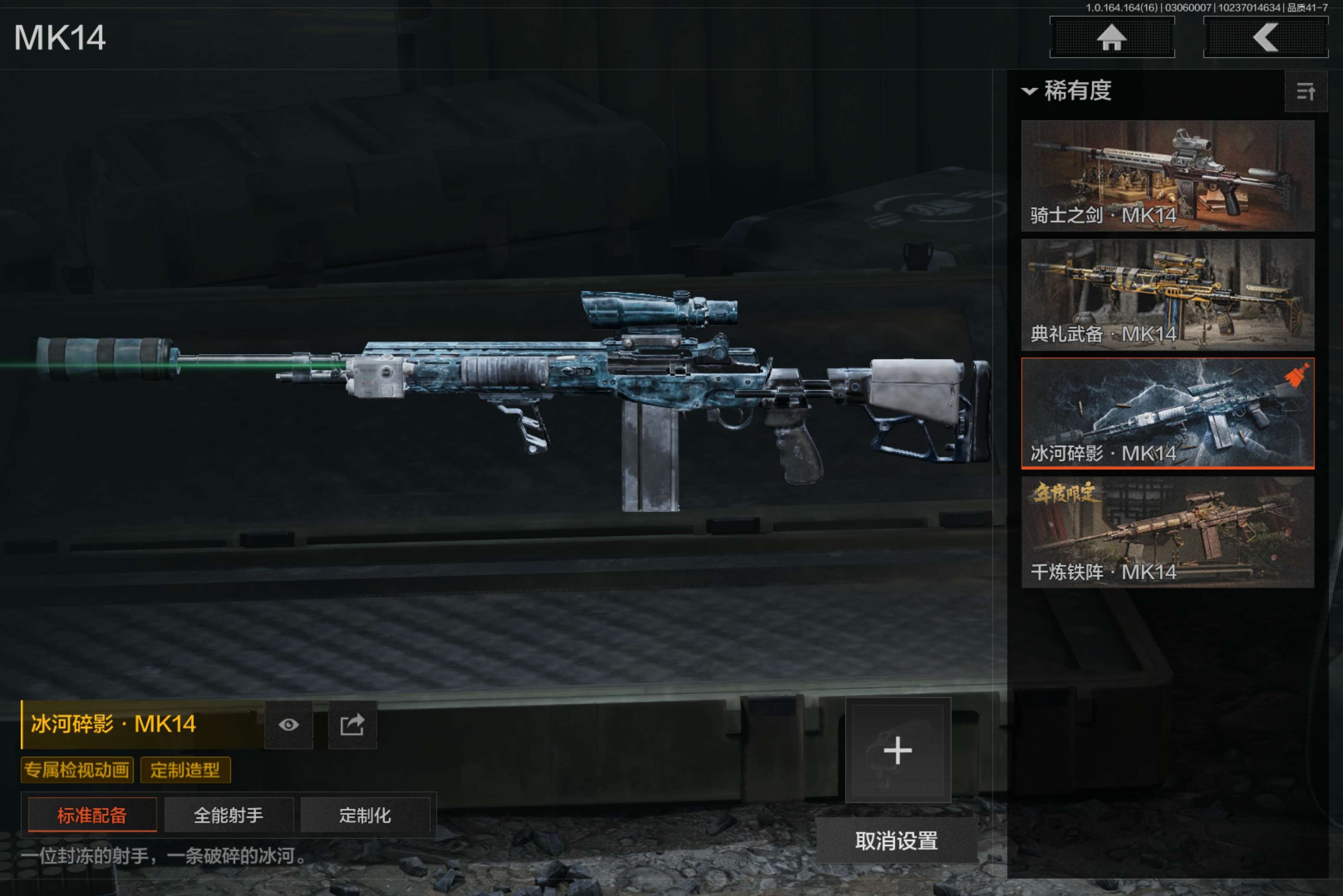Collapse the 稀有度 rarity list
Viewport: 1343px width, 896px height.
click(x=1029, y=91)
